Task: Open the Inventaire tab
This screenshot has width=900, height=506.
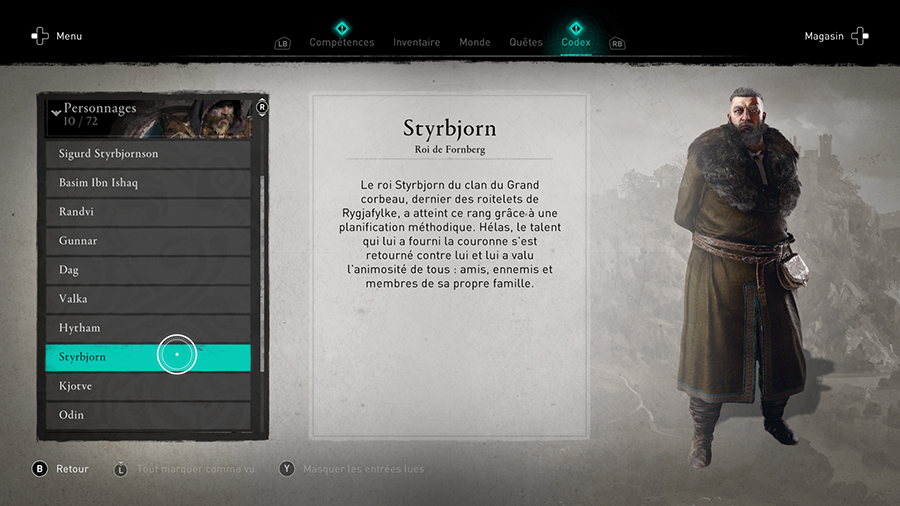Action: tap(416, 42)
